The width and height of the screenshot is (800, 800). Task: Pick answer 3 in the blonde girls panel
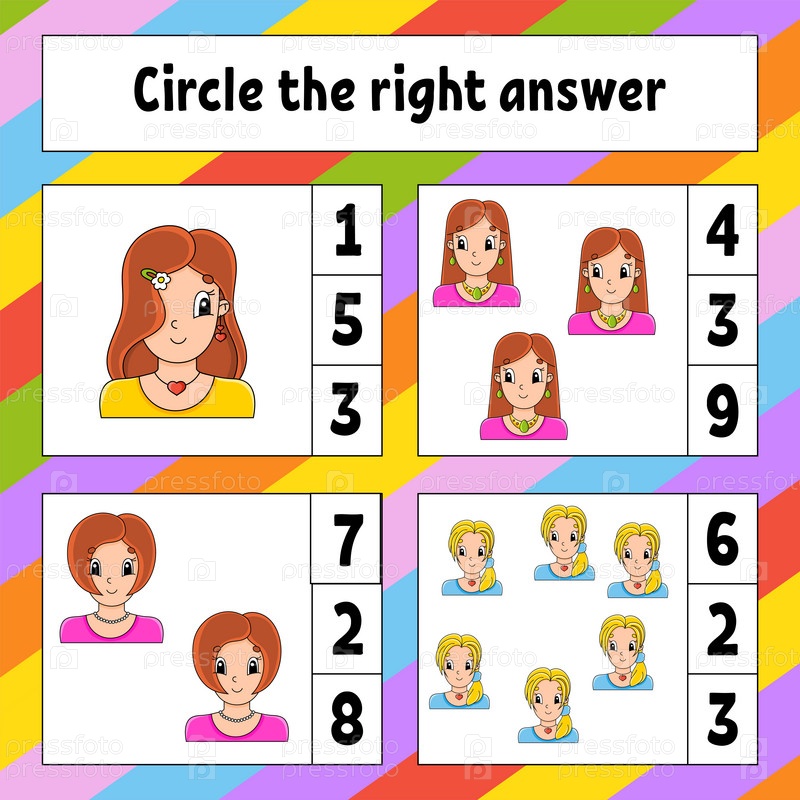tap(722, 717)
